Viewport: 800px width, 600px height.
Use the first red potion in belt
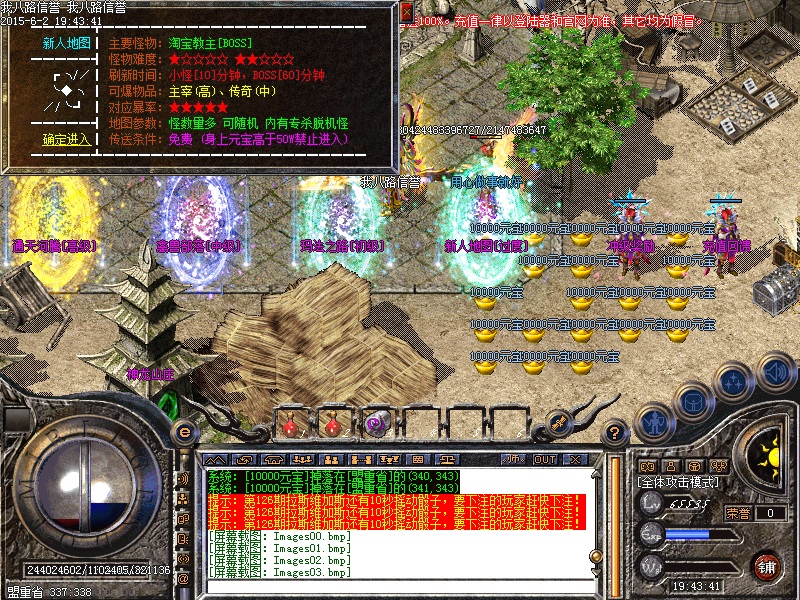click(x=290, y=424)
